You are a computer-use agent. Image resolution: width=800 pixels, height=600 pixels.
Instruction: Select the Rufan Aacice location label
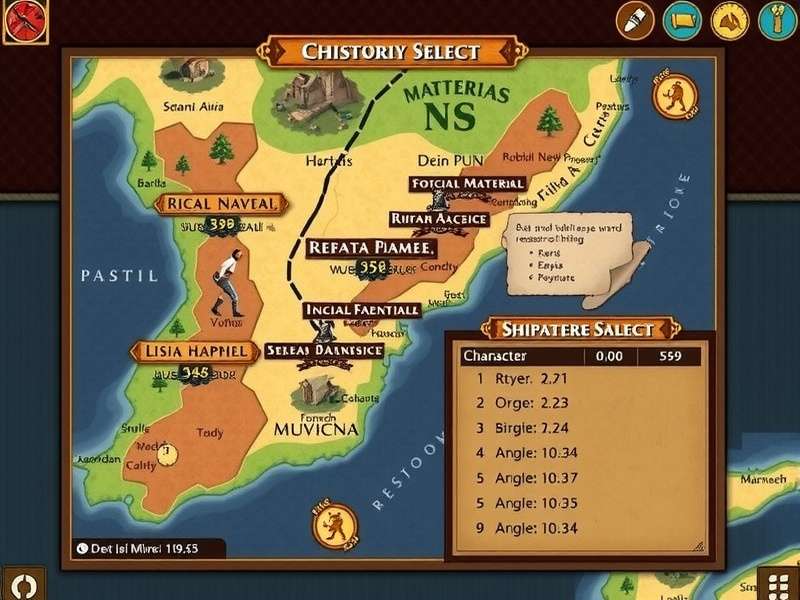(x=438, y=218)
